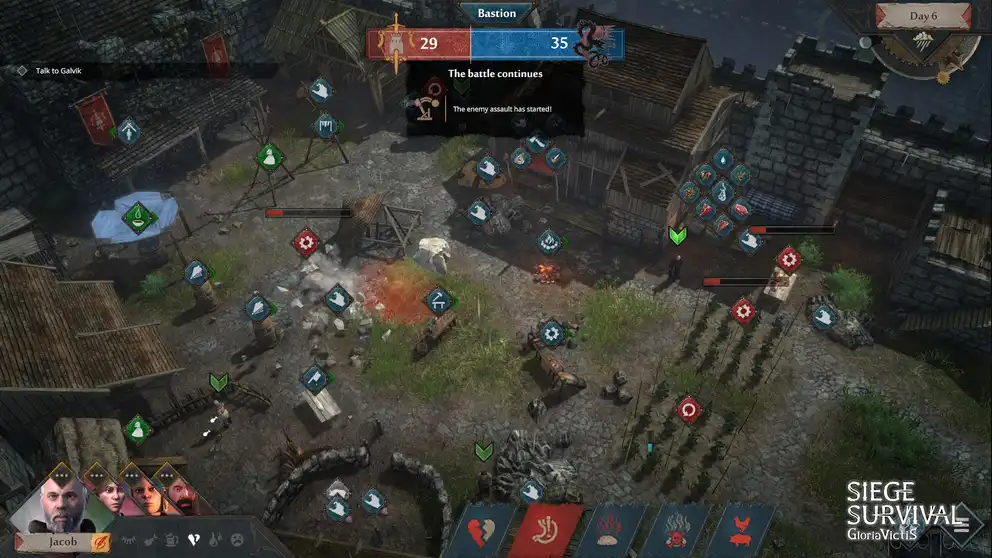Click the Talk to Galvik objective
The height and width of the screenshot is (558, 992).
pos(58,70)
